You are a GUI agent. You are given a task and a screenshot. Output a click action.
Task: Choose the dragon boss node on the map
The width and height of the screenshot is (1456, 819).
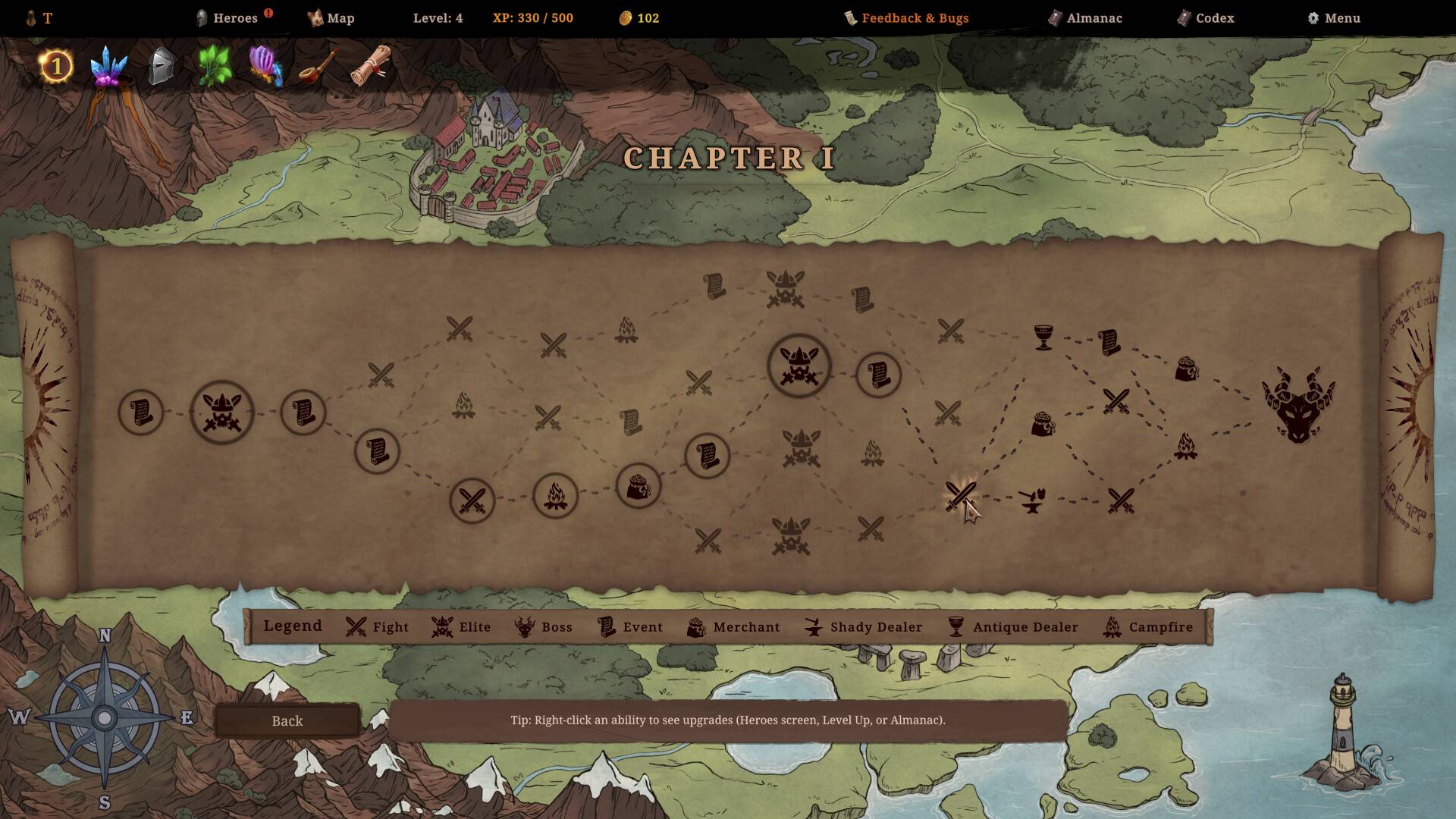(1298, 406)
